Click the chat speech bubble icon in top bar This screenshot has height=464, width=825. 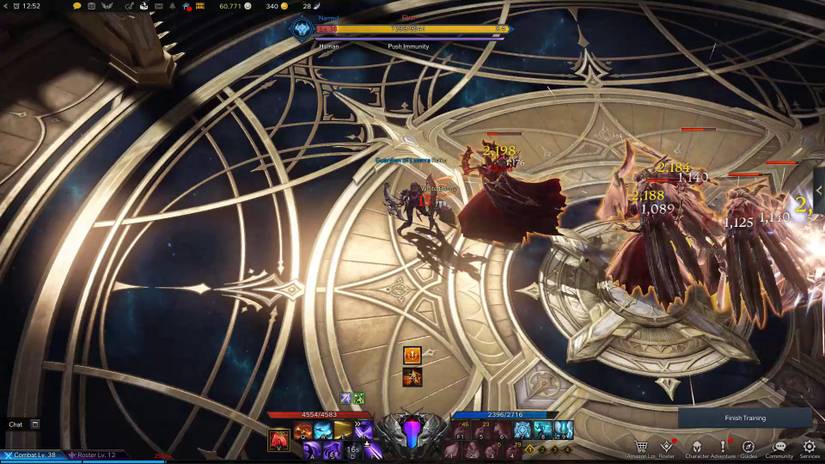pyautogui.click(x=77, y=6)
